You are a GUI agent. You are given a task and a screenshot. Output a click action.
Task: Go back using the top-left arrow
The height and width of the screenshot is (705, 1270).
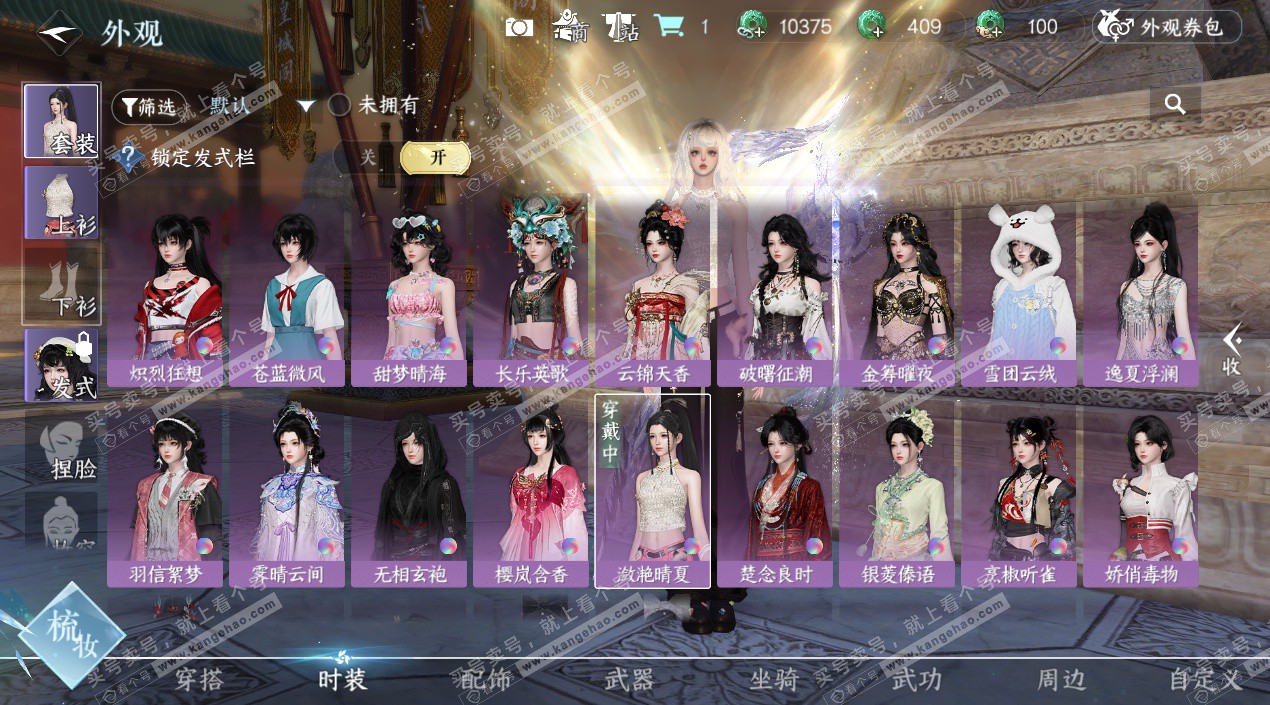tap(60, 31)
